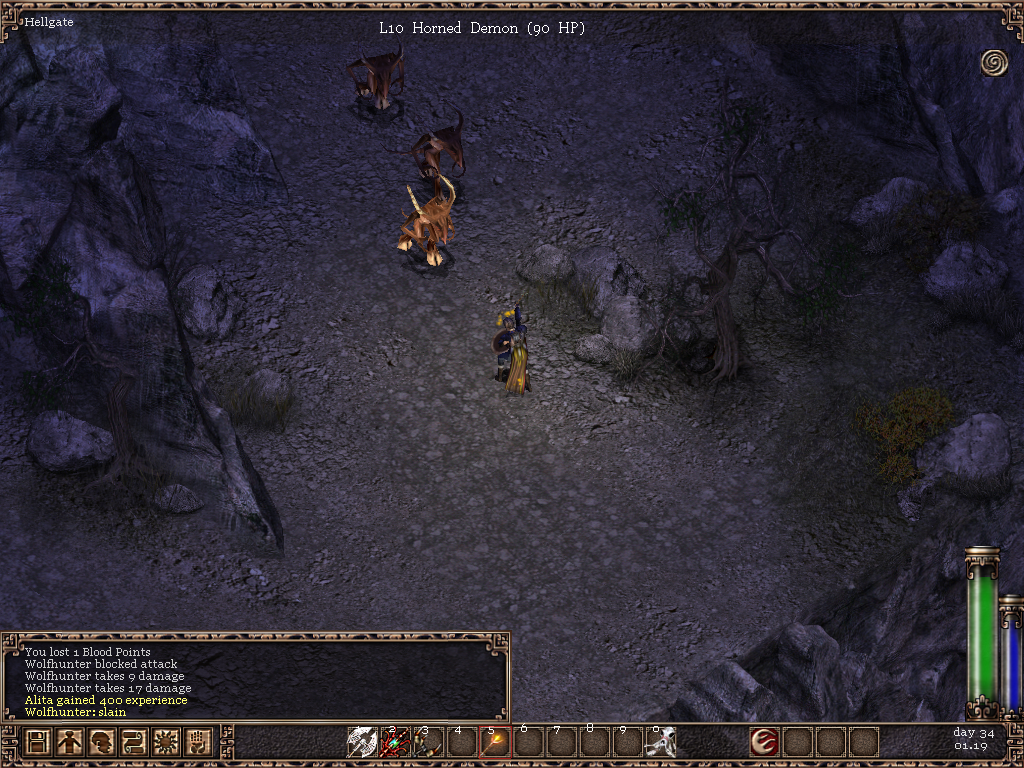The image size is (1024, 768).
Task: Click the combat message log panel
Action: pyautogui.click(x=255, y=677)
